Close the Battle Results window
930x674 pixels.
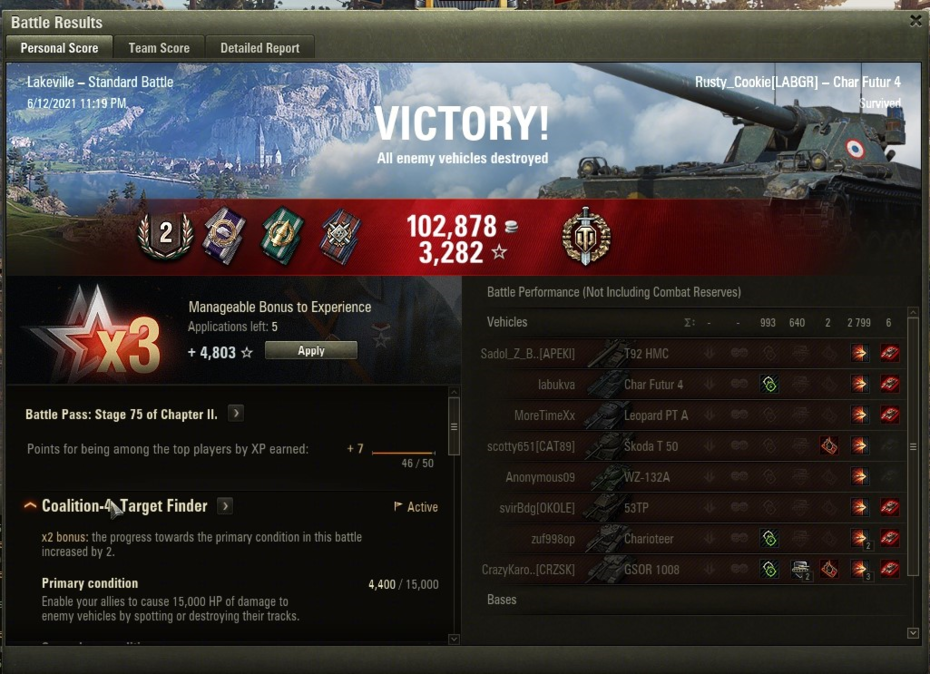pos(916,20)
